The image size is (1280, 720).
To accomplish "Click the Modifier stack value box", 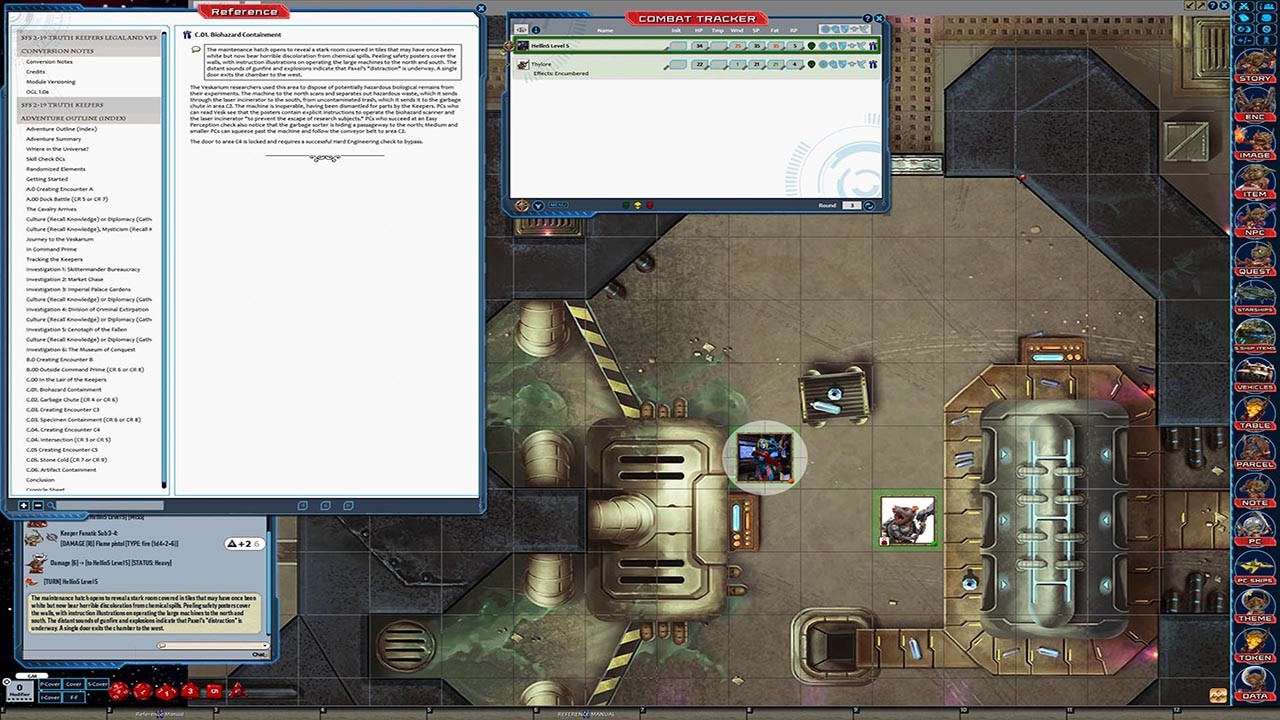I will point(20,688).
